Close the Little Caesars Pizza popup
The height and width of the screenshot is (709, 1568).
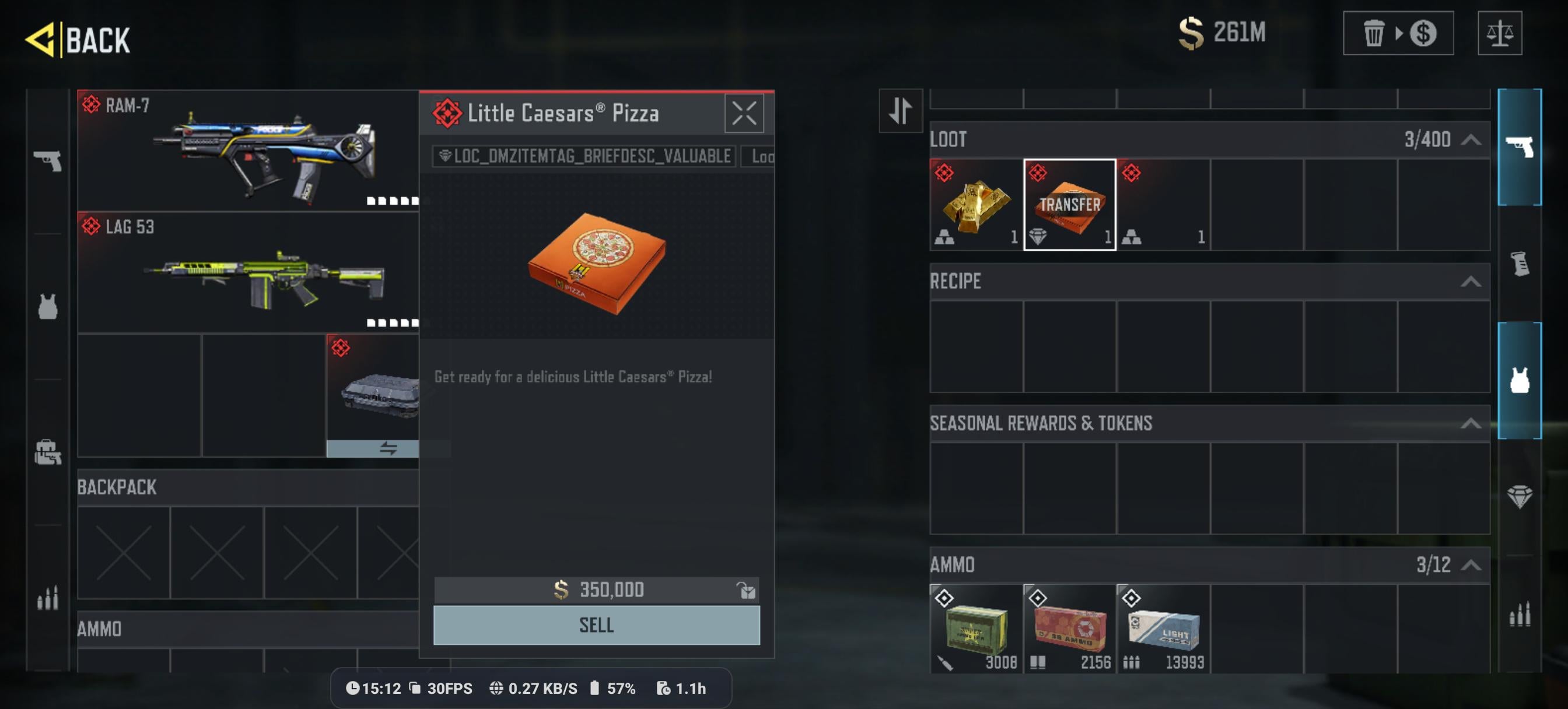[x=743, y=114]
